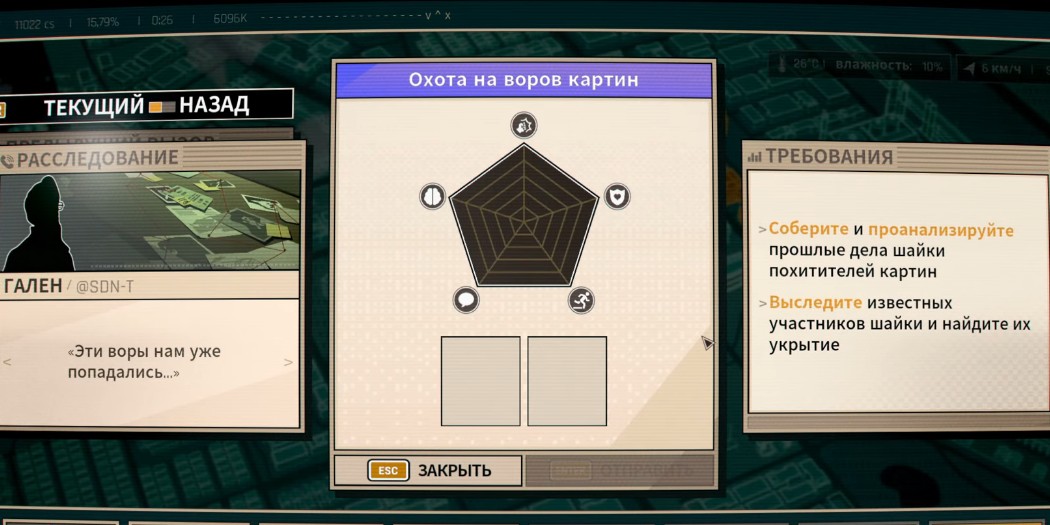Select the speech bubble charisma icon
1050x525 pixels.
[466, 299]
